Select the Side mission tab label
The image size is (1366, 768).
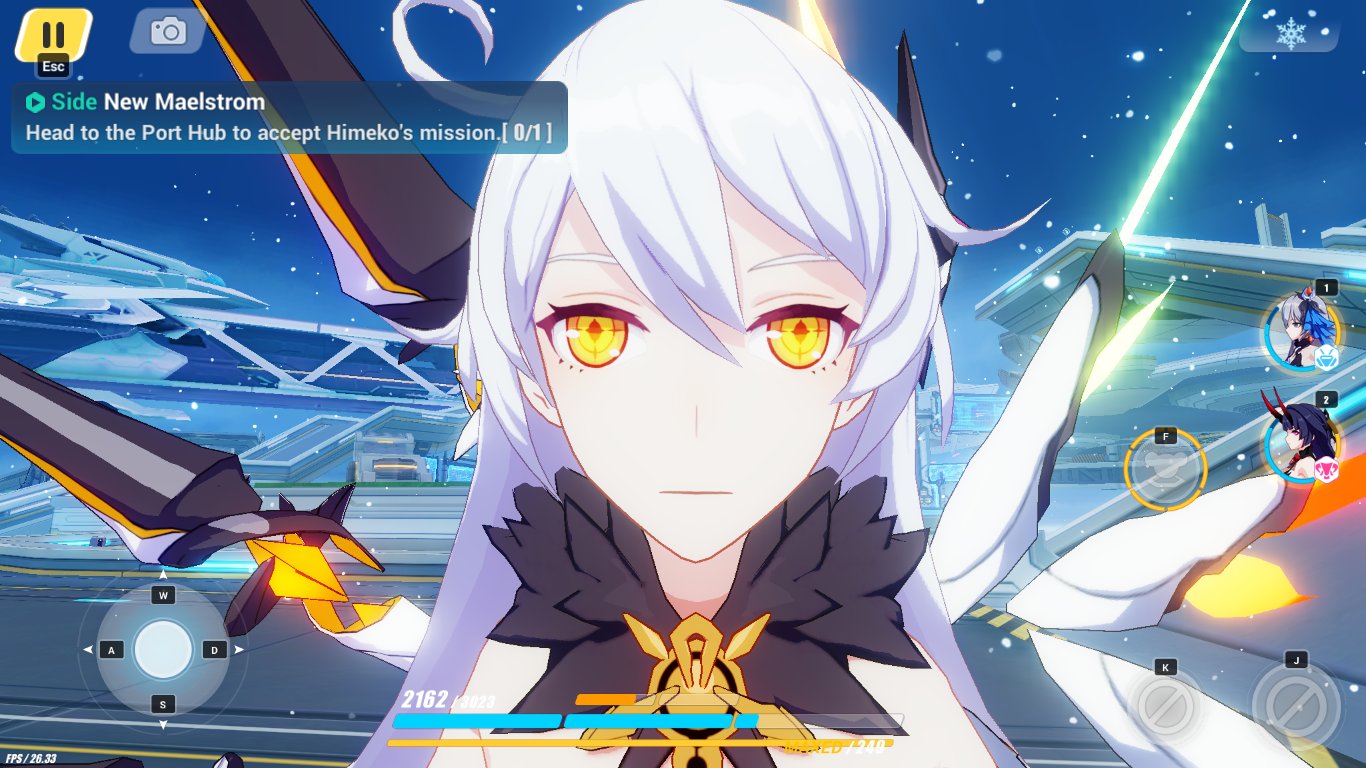(x=74, y=101)
